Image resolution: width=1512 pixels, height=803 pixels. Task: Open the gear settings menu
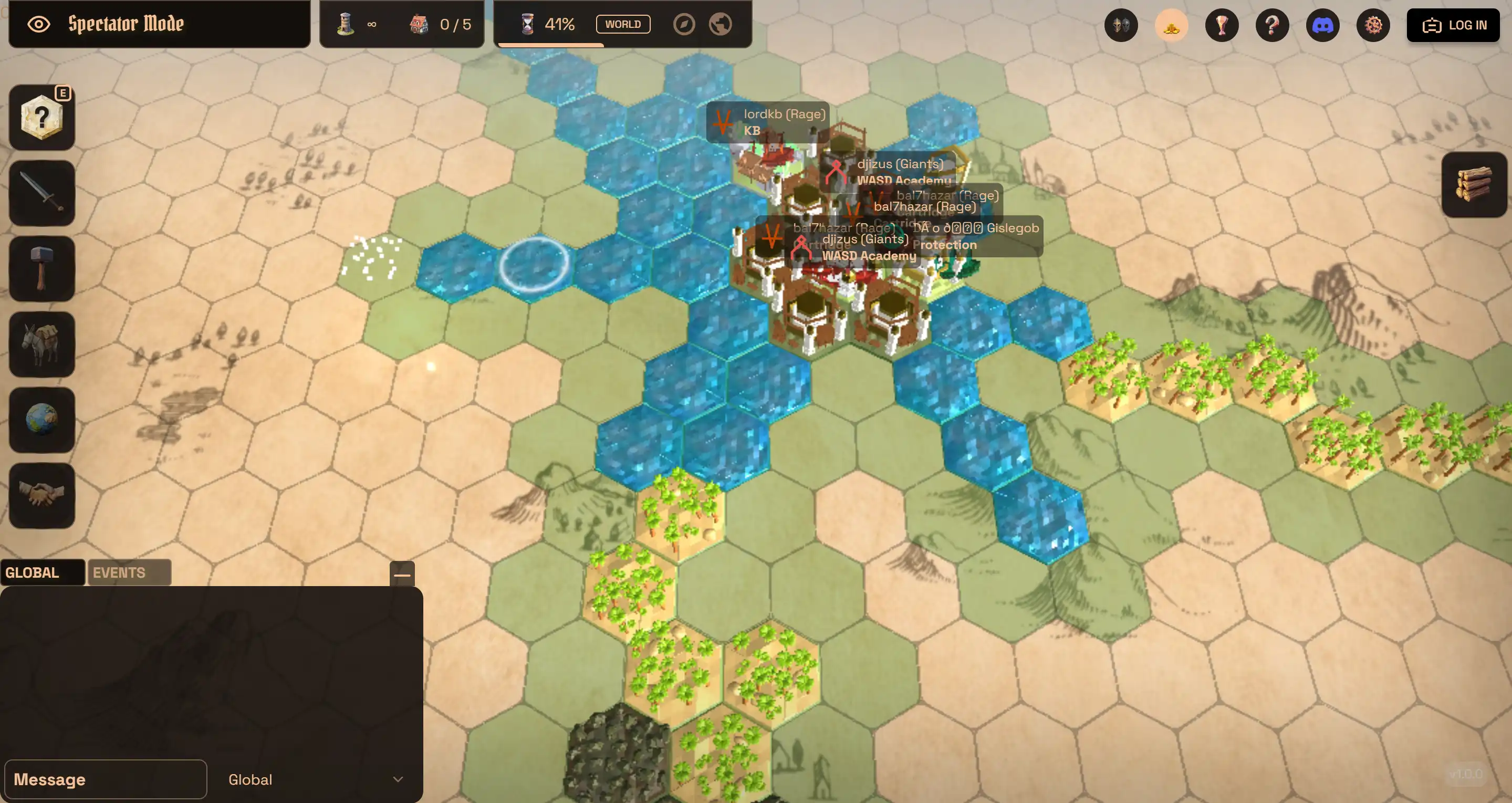point(1373,25)
